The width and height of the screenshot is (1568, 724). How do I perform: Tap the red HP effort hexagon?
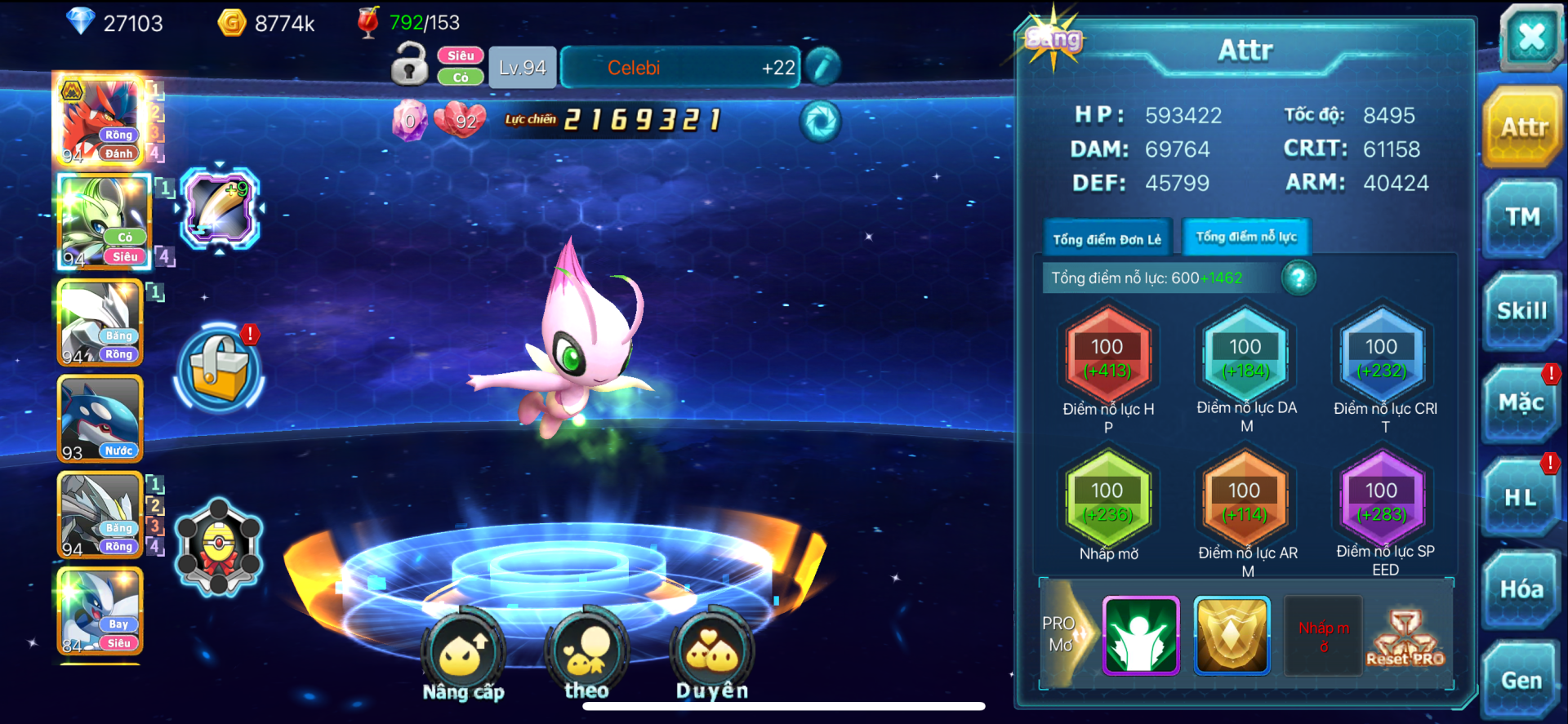click(x=1107, y=358)
